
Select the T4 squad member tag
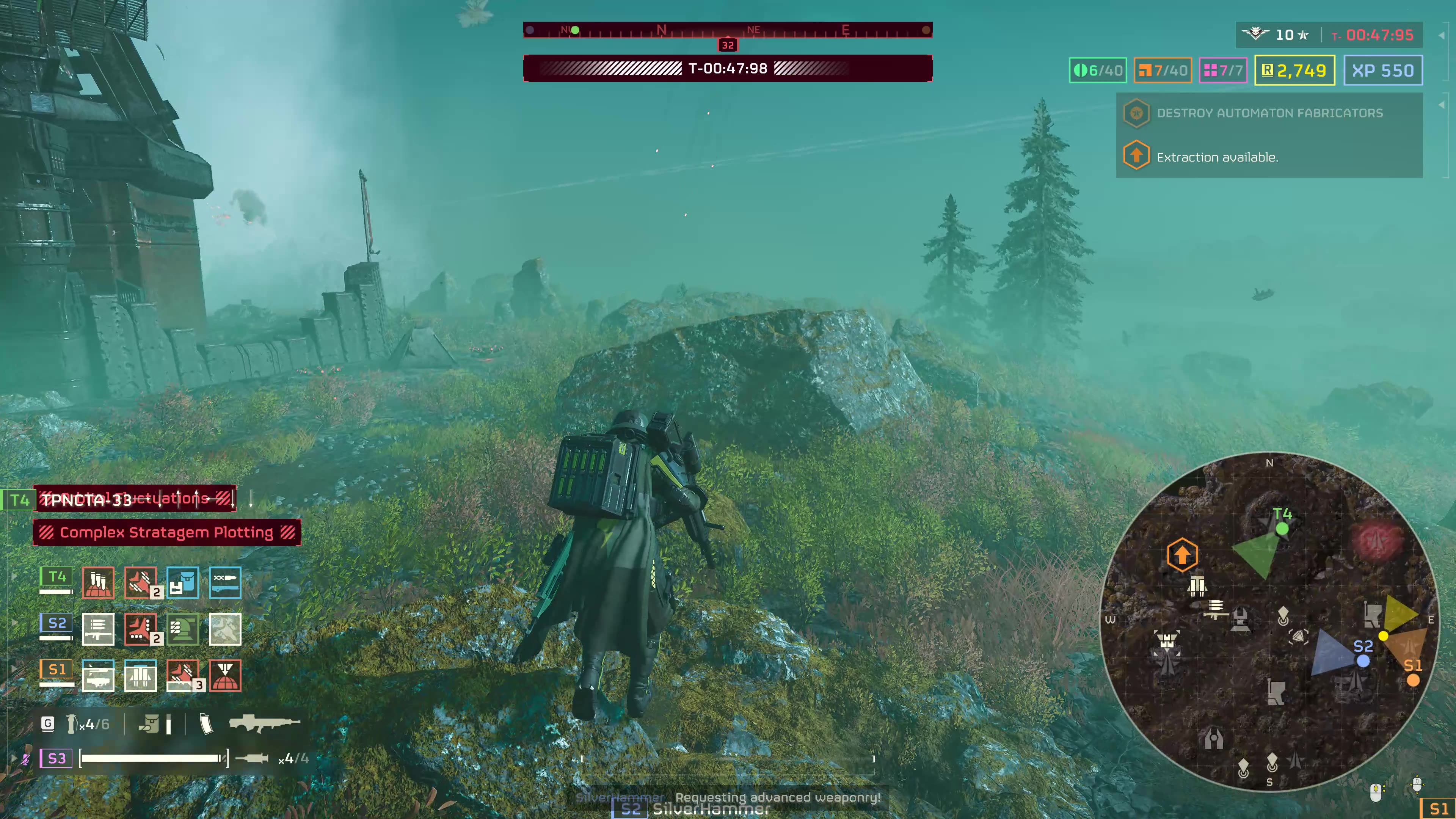pos(56,577)
